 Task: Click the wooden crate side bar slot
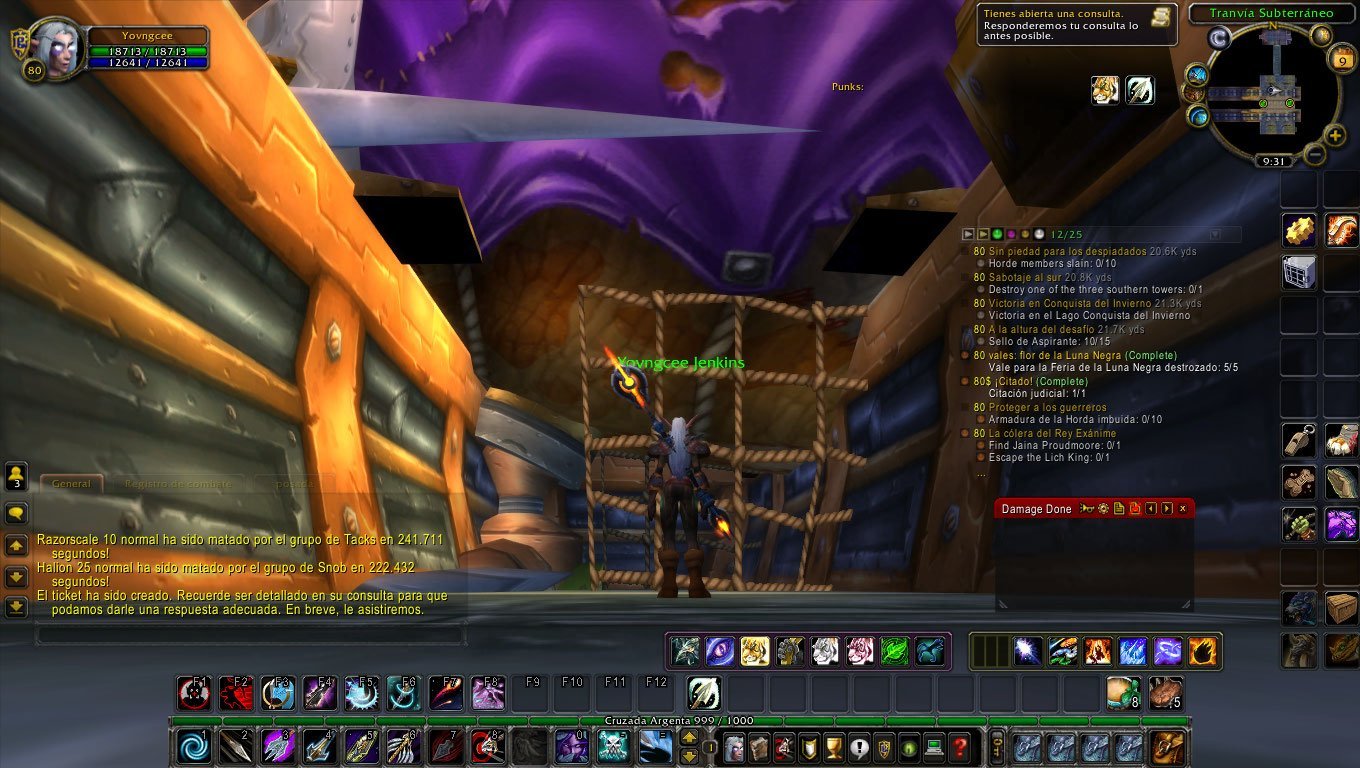pyautogui.click(x=1341, y=607)
